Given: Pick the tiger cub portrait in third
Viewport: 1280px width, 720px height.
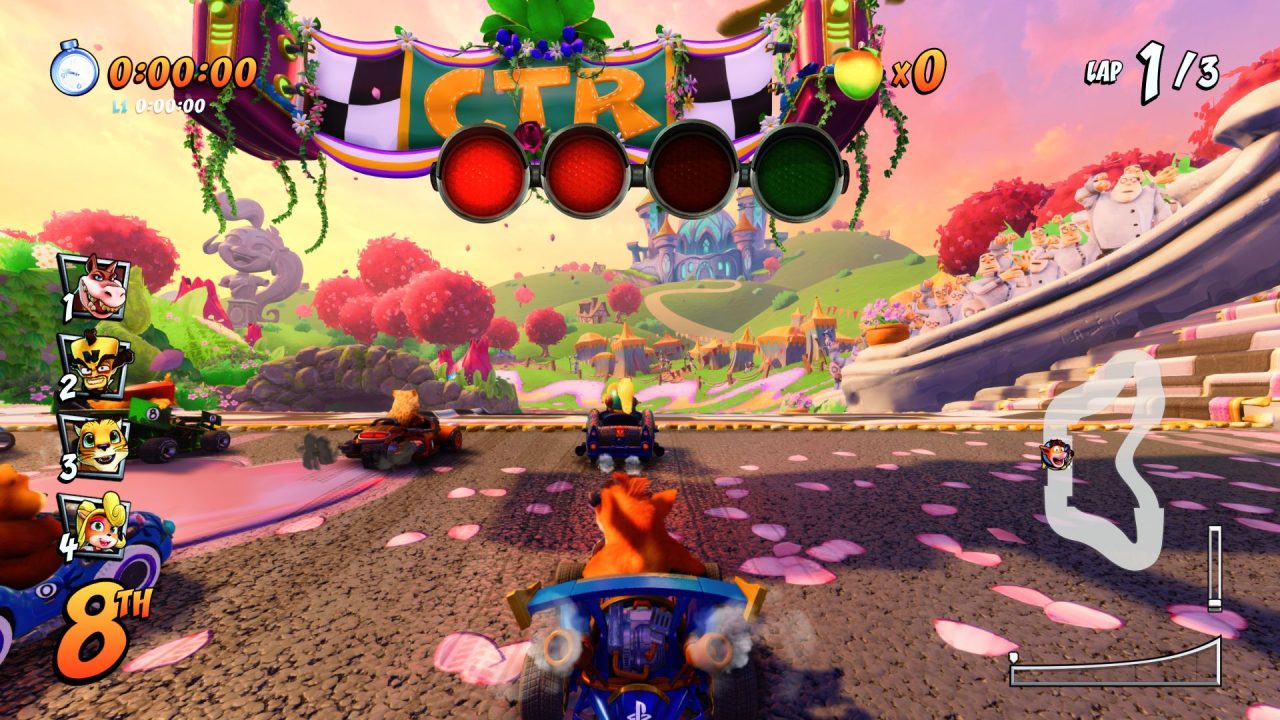Looking at the screenshot, I should (95, 446).
